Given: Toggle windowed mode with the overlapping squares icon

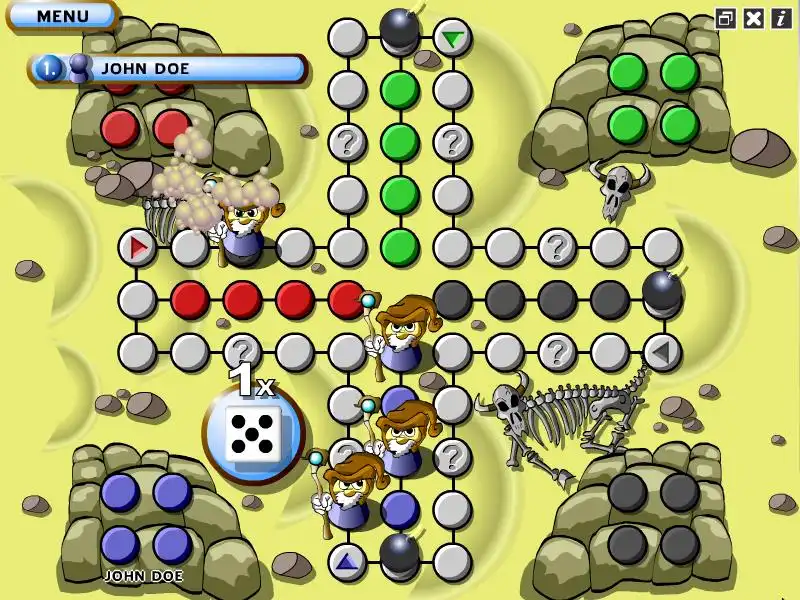Looking at the screenshot, I should coord(726,18).
